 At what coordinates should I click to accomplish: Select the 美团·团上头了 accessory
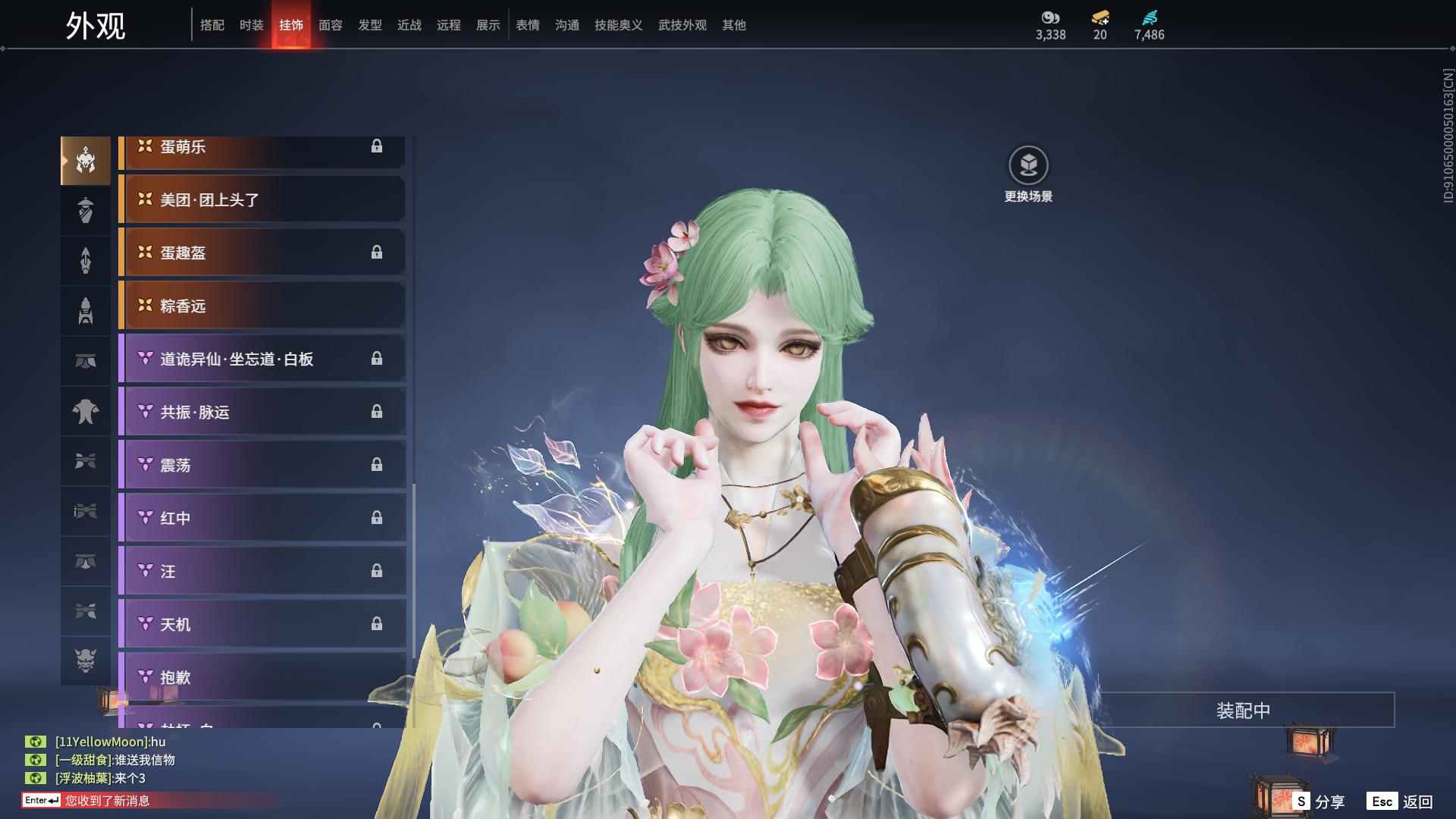click(x=262, y=200)
